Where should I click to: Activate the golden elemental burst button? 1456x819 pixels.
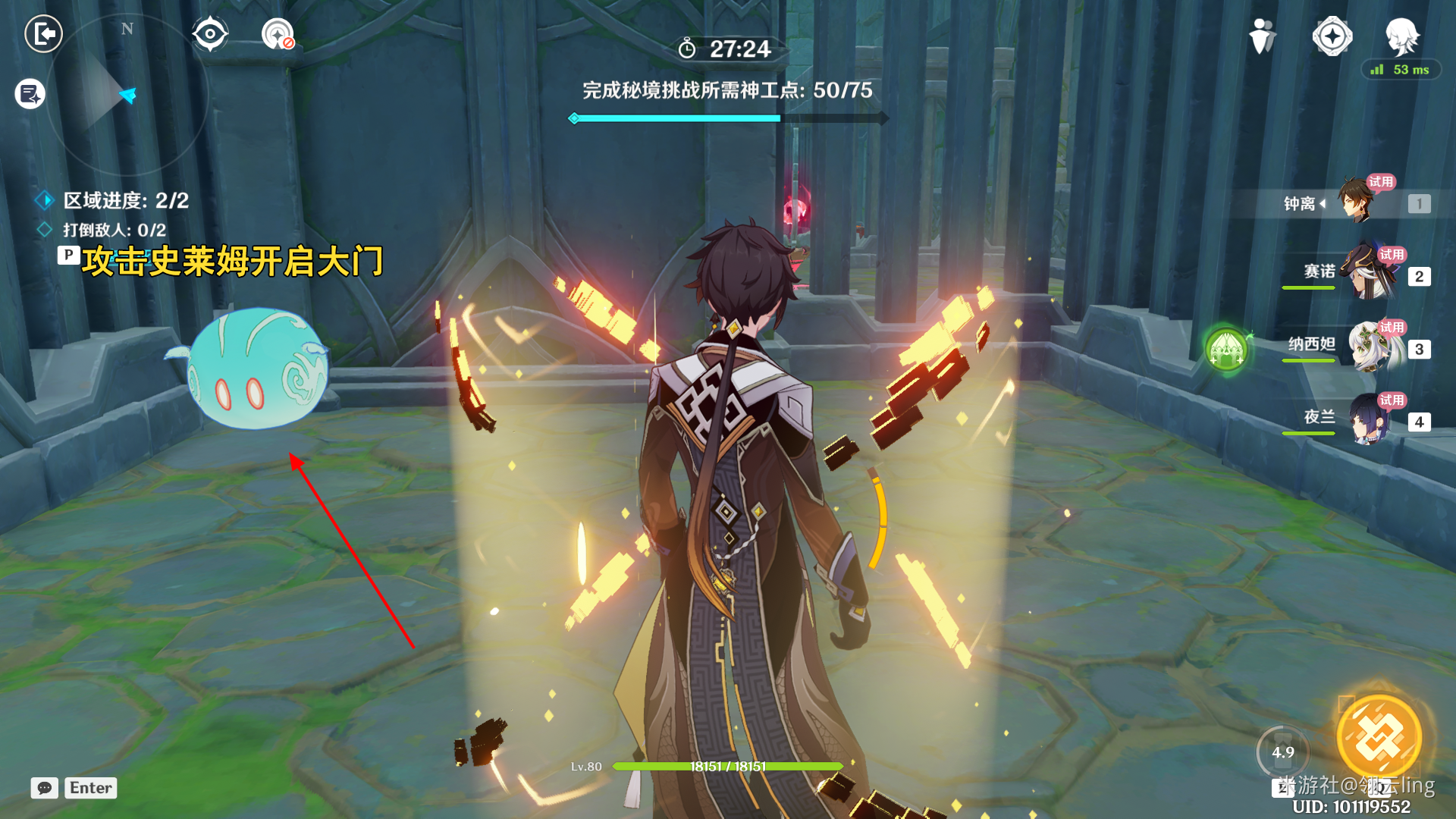[1379, 736]
